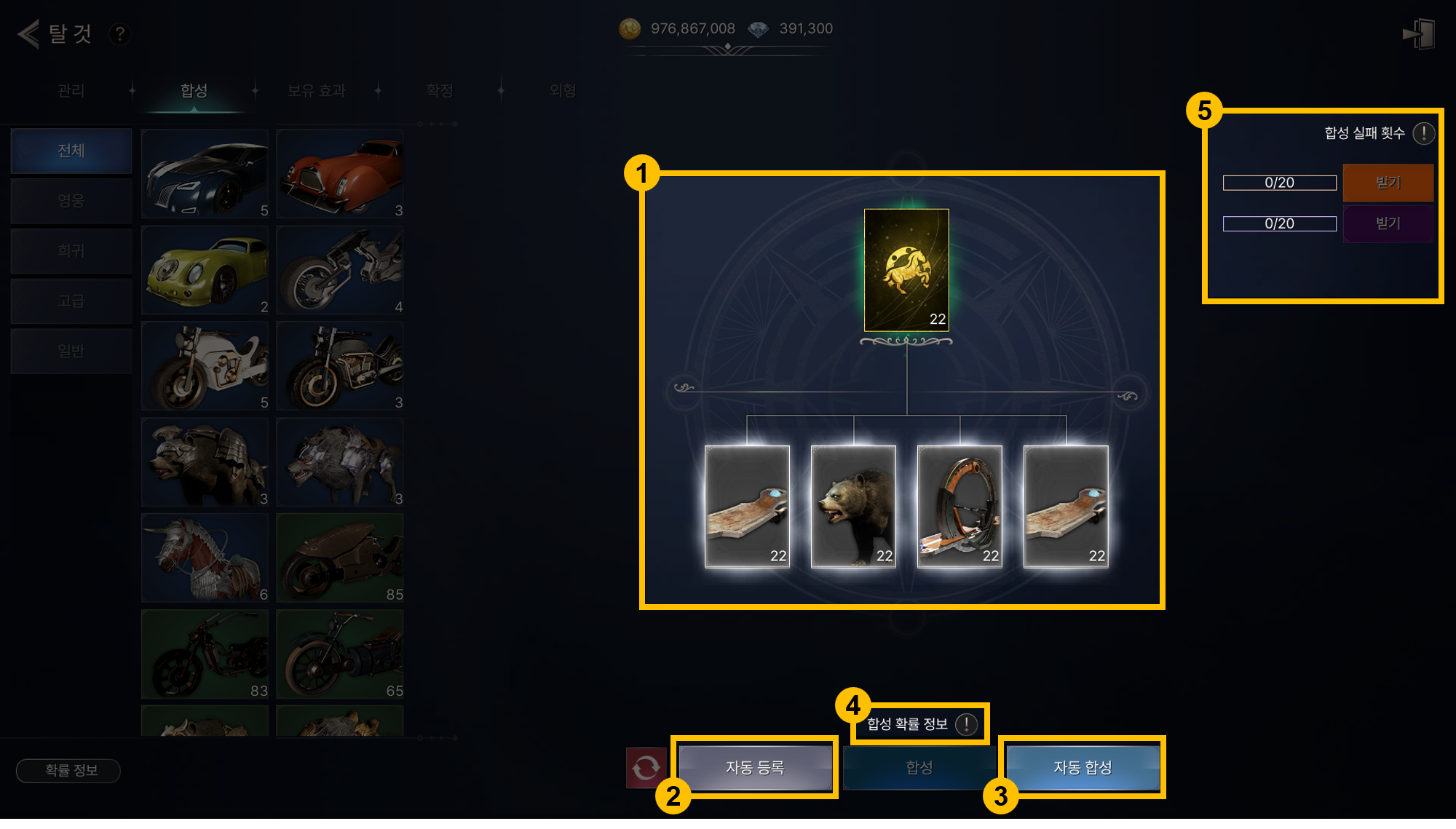The height and width of the screenshot is (829, 1456).
Task: Switch to the 관리 tab
Action: pyautogui.click(x=71, y=90)
